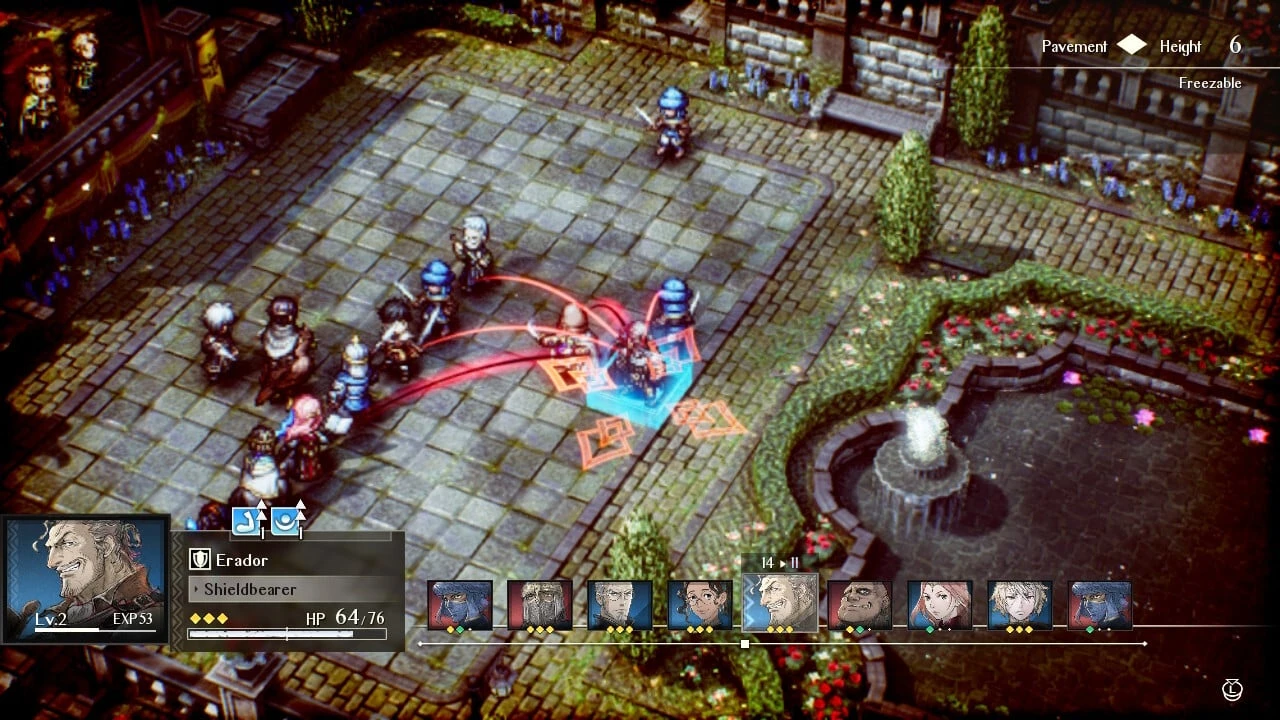Click the Shieldbearer class label
This screenshot has width=1280, height=720.
click(250, 589)
